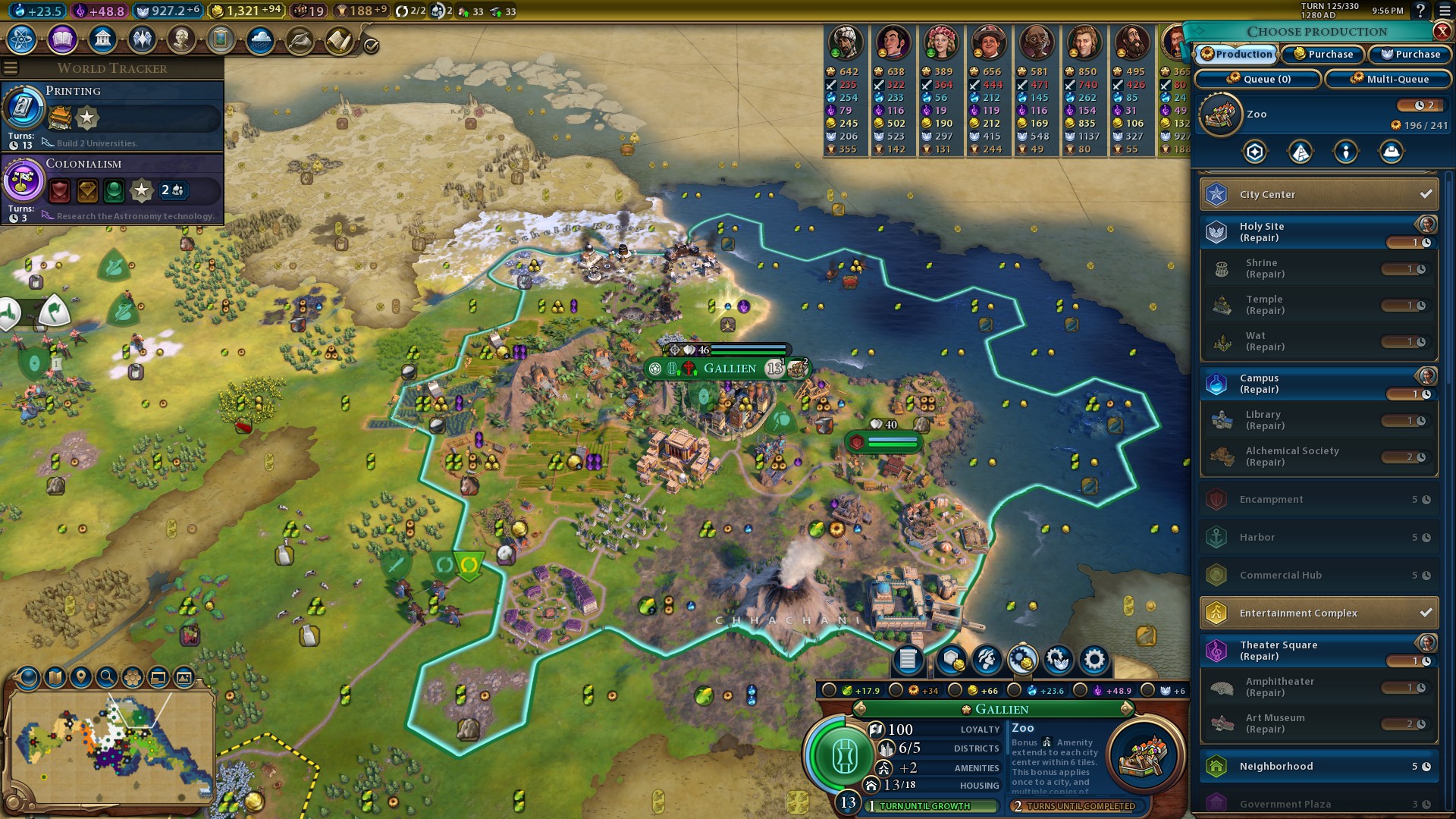
Task: Open the Queue (0) tab
Action: (1258, 79)
